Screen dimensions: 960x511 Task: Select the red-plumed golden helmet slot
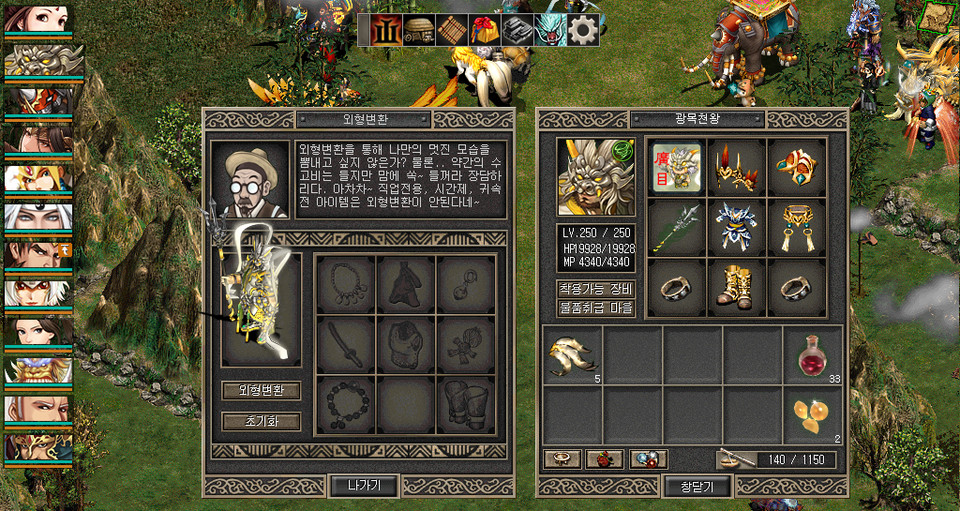tap(737, 167)
